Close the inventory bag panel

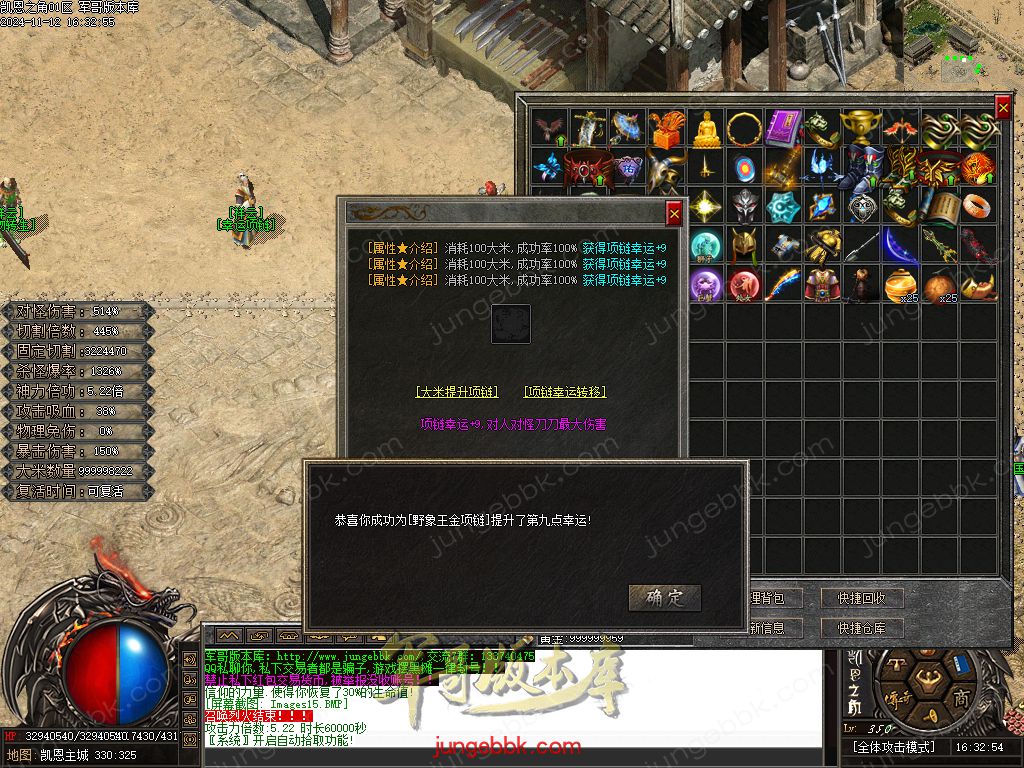1003,108
